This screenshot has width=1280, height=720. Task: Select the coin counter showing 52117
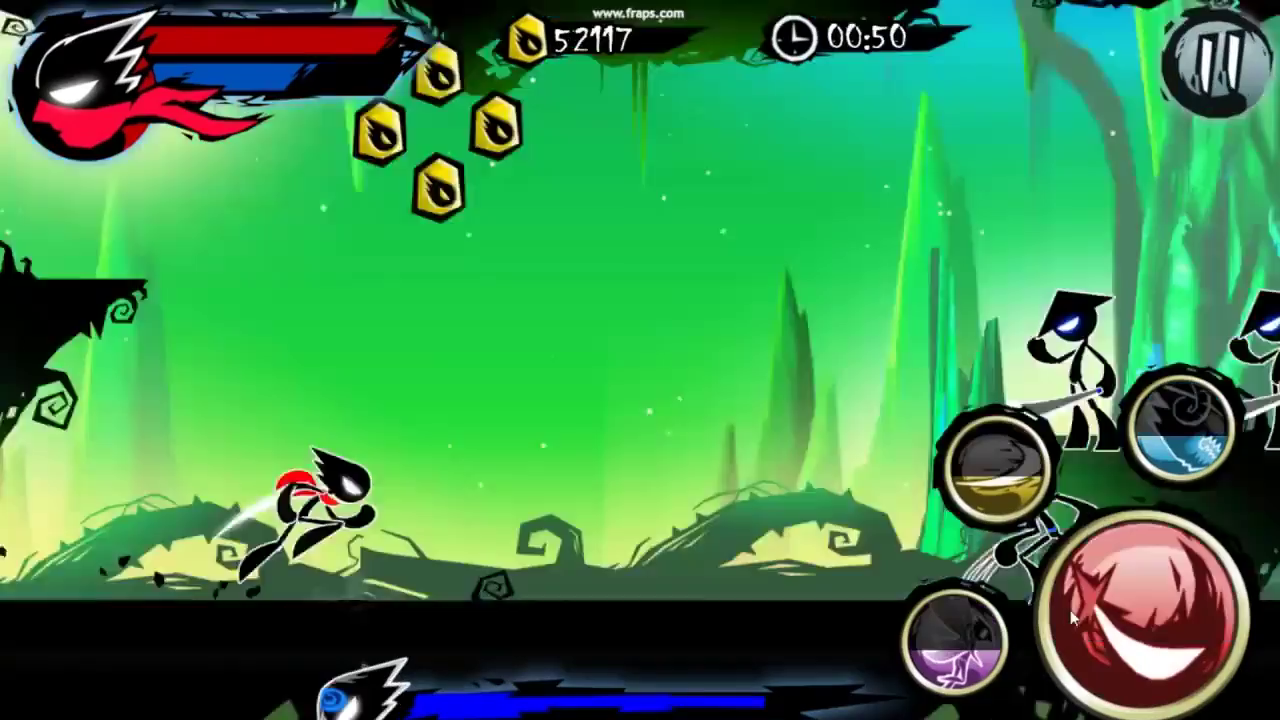tap(595, 42)
